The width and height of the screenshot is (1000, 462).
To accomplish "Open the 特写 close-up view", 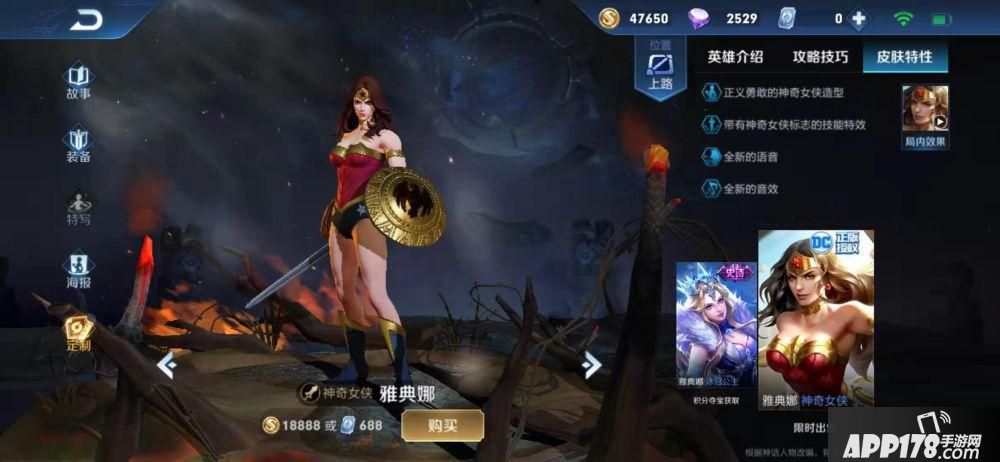I will 78,206.
